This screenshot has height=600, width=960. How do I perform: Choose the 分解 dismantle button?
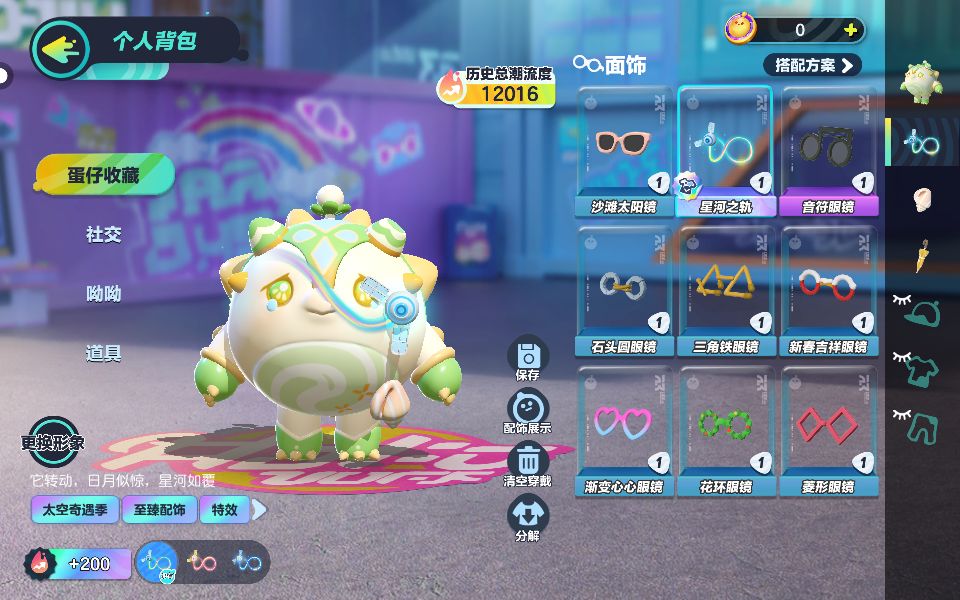pyautogui.click(x=528, y=517)
